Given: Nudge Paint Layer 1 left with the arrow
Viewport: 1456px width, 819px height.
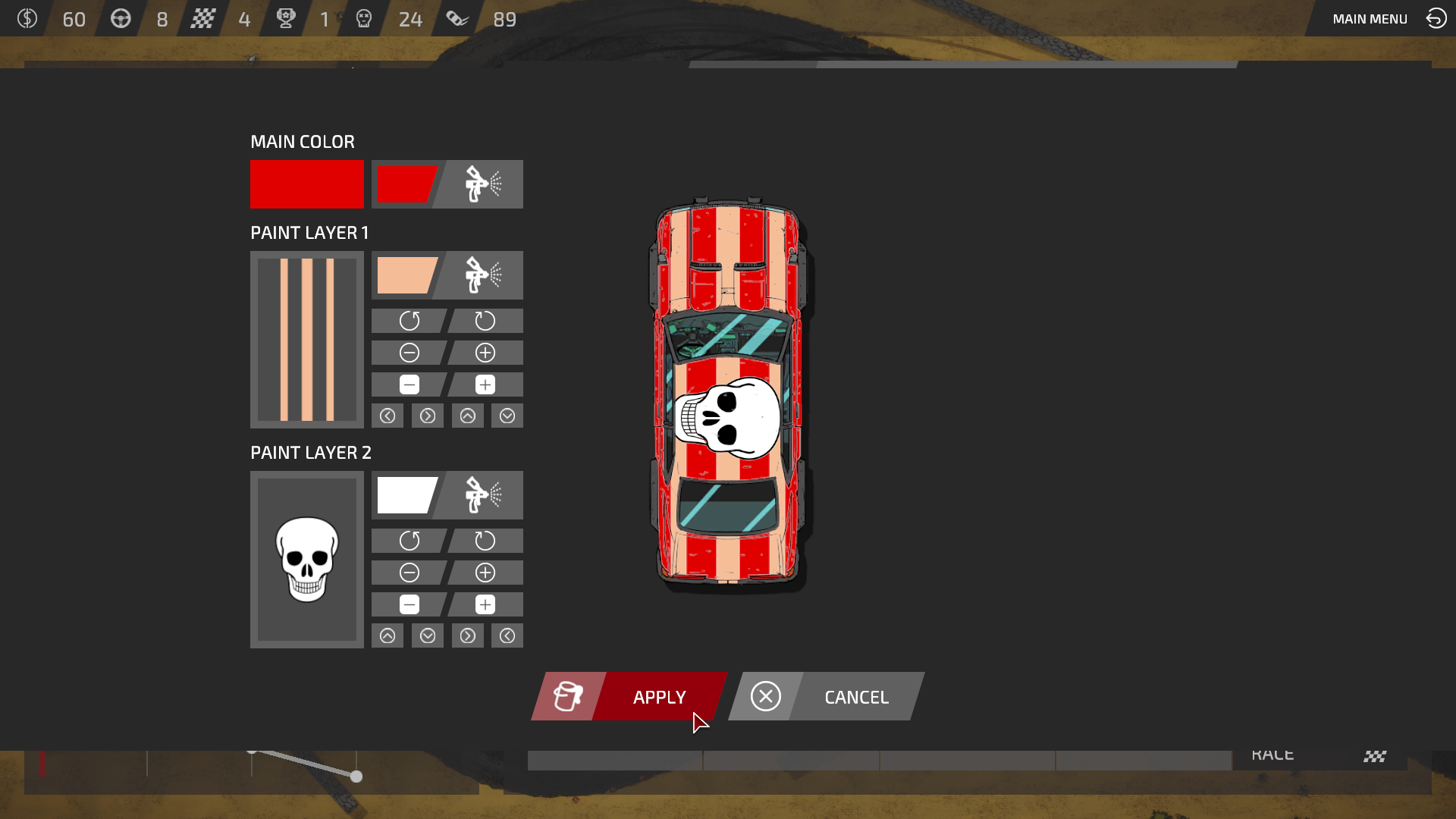Looking at the screenshot, I should 388,416.
